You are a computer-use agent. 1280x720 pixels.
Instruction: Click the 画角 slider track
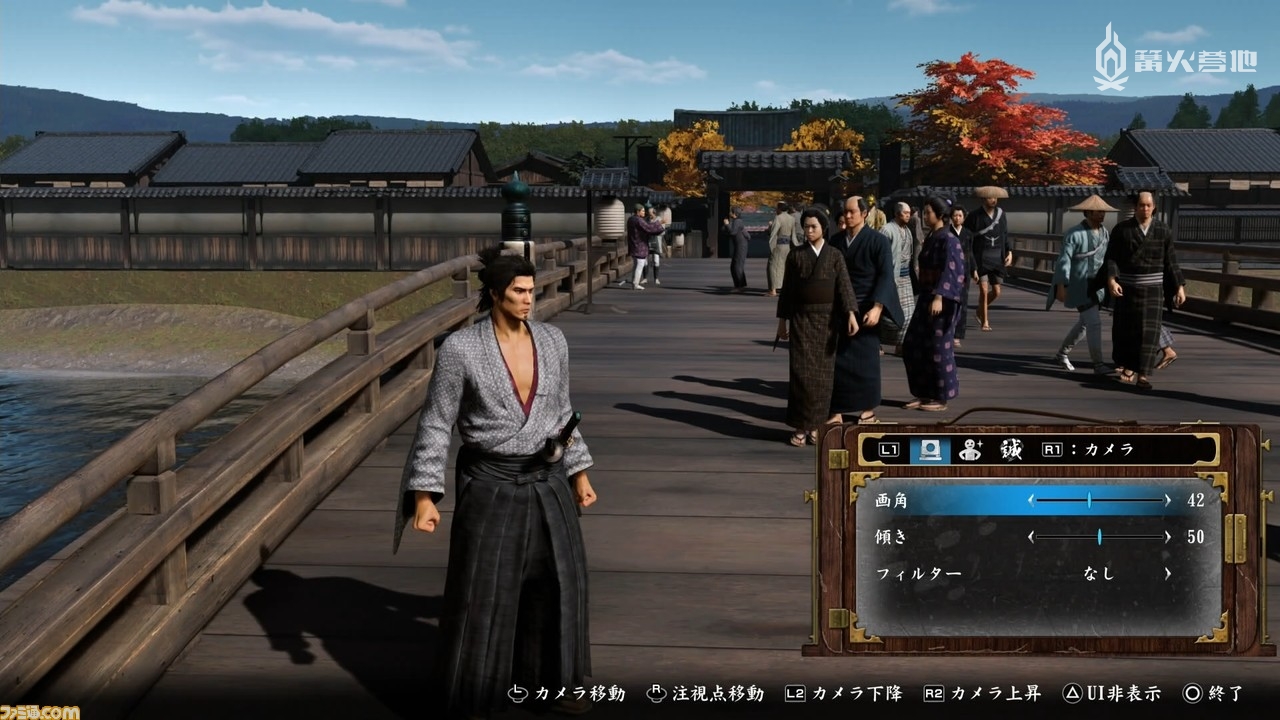1098,500
